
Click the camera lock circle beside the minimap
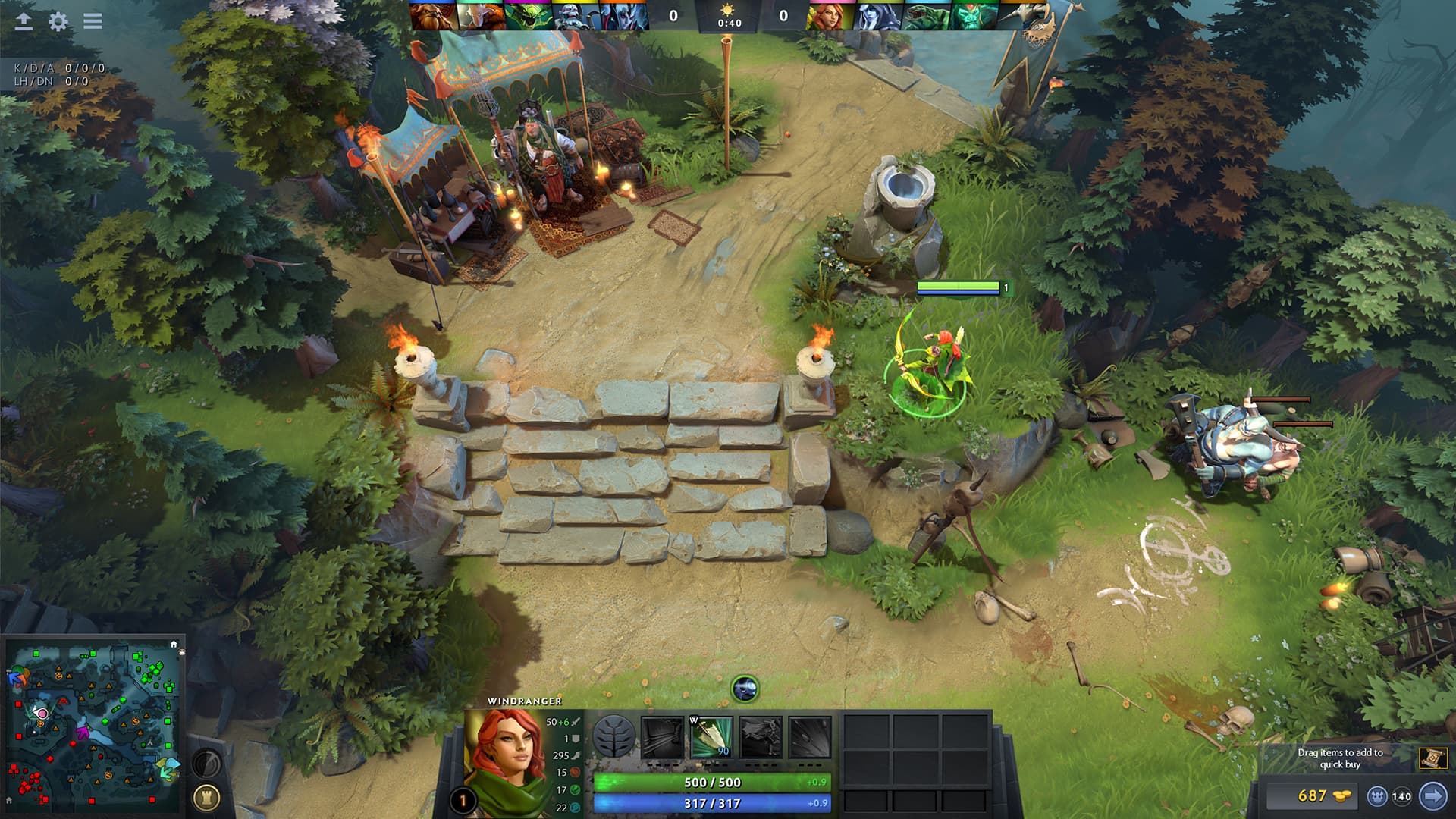tap(207, 762)
